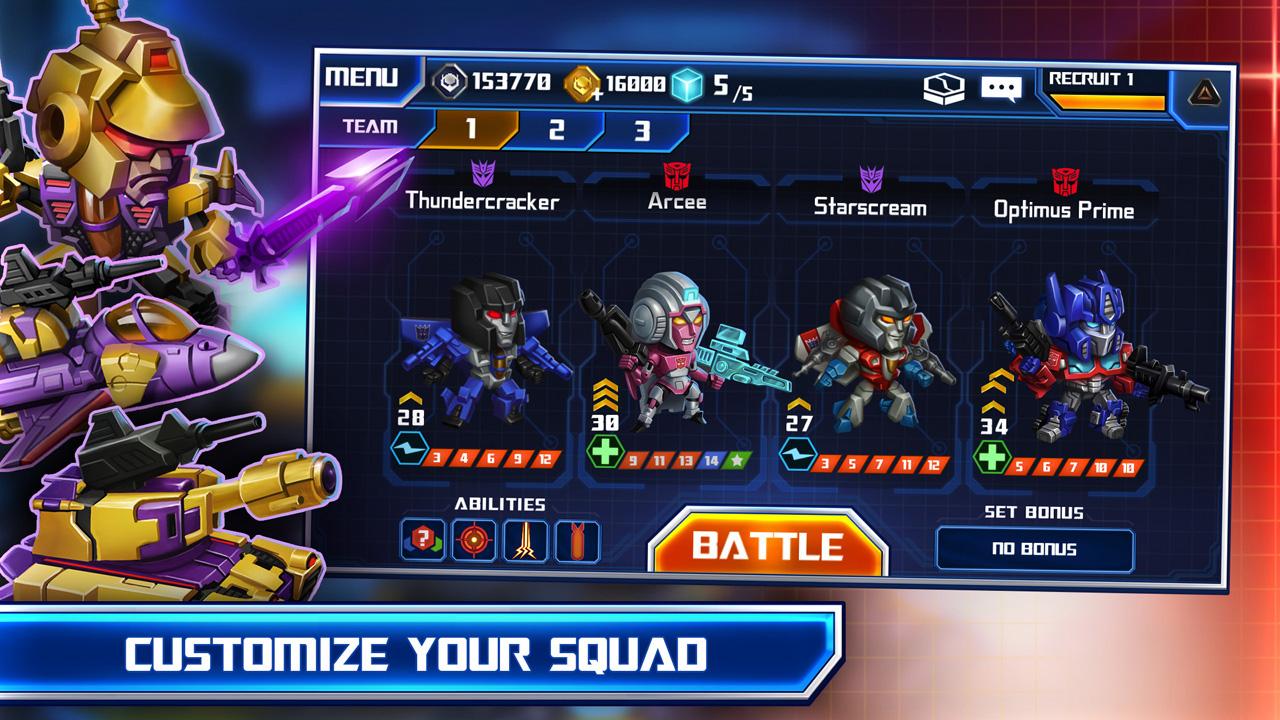Open the Recruit 1 rank bar
1280x720 pixels.
point(1104,89)
